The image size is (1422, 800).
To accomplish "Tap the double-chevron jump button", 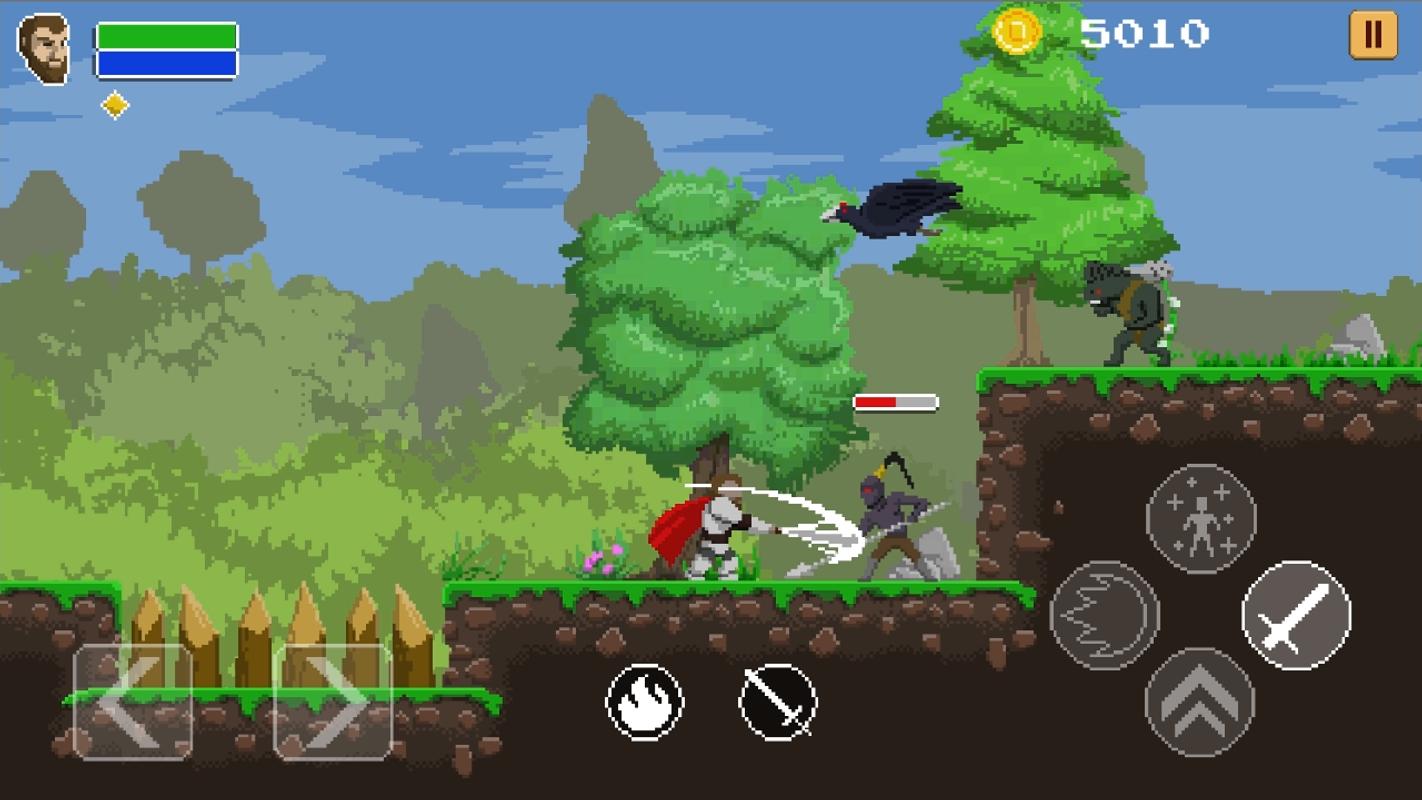I will pyautogui.click(x=1199, y=702).
